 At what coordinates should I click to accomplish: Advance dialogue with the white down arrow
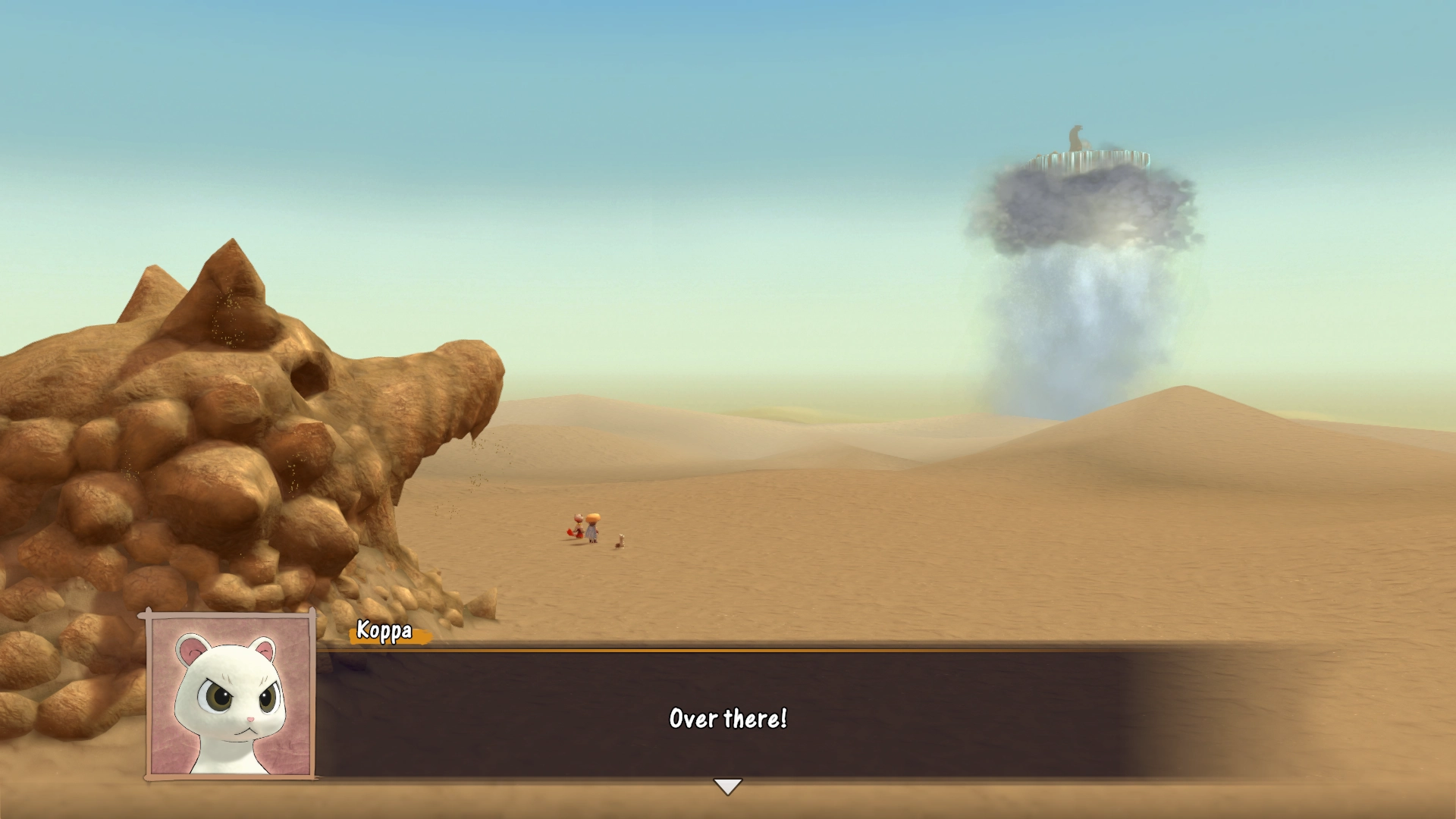pos(727,786)
